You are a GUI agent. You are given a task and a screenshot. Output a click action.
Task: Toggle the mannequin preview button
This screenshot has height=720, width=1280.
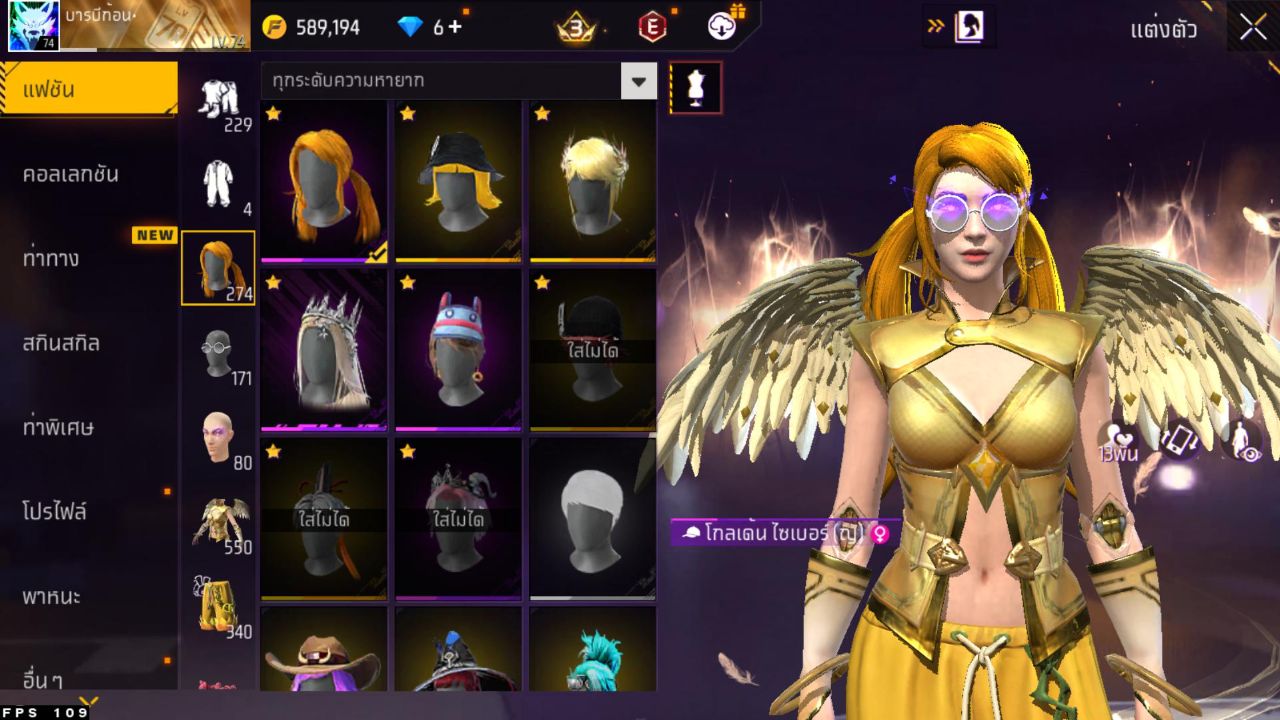[x=695, y=88]
